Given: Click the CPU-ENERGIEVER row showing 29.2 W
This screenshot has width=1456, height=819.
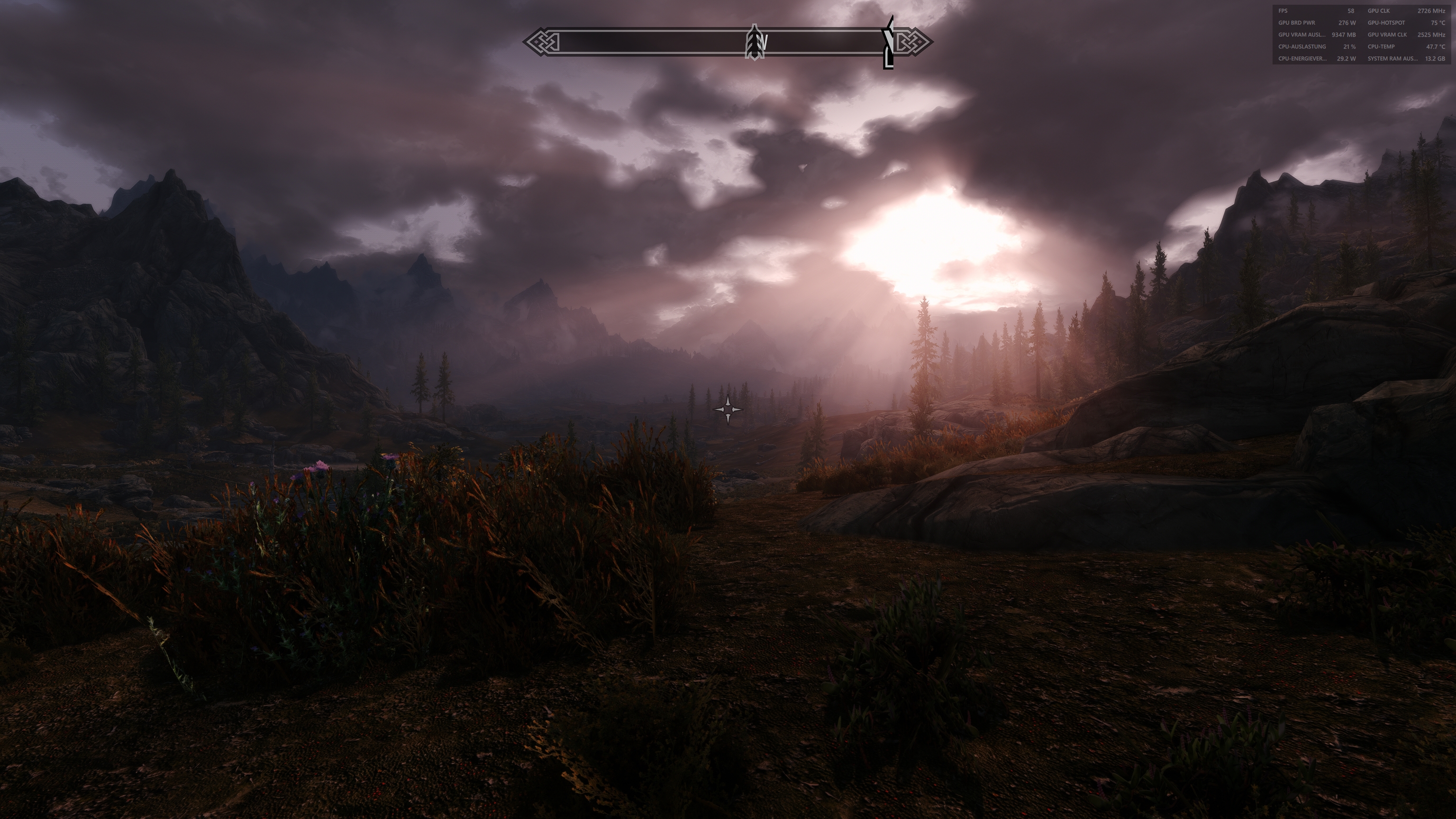Looking at the screenshot, I should tap(1317, 58).
